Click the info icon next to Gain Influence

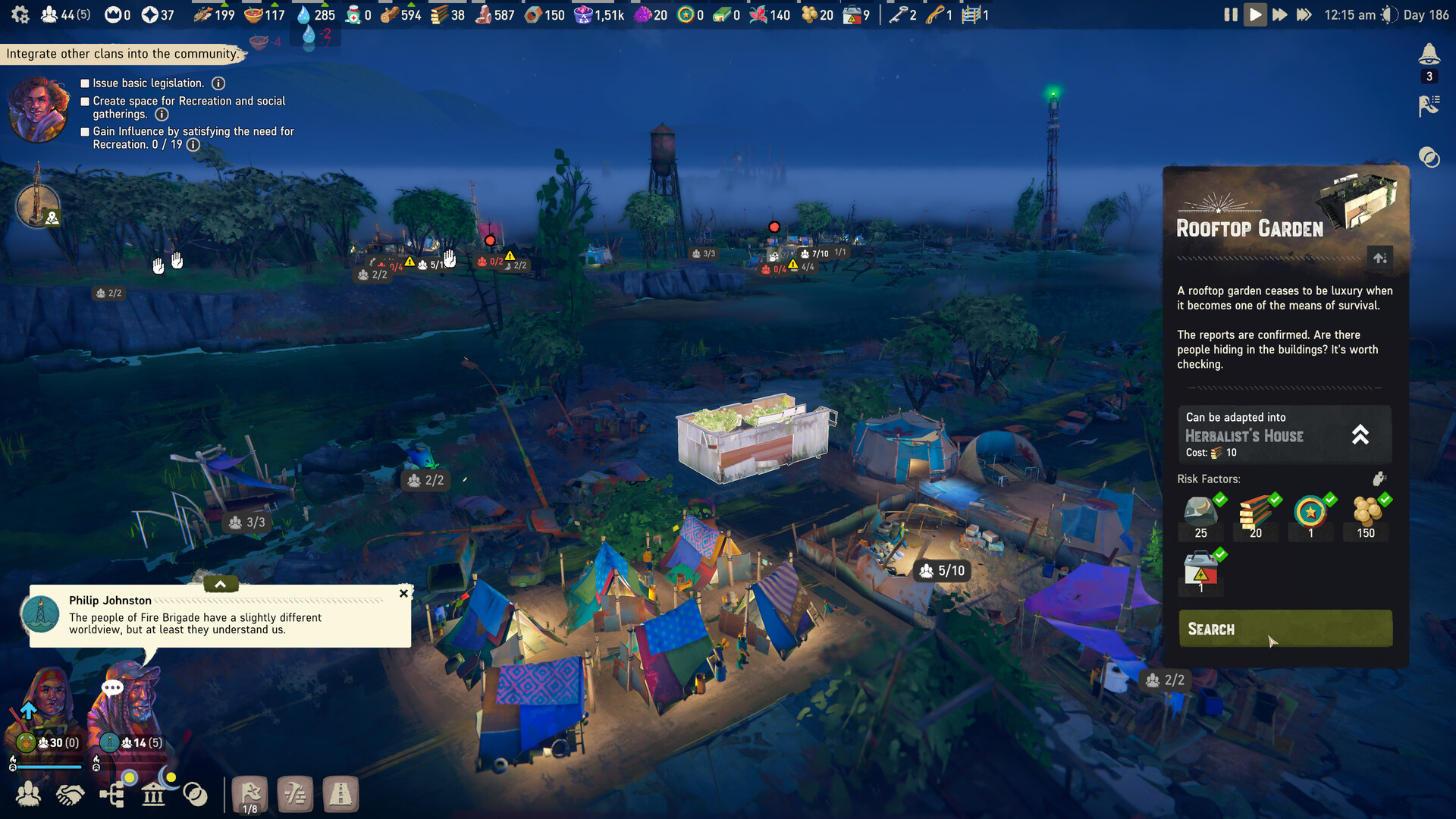[x=193, y=145]
